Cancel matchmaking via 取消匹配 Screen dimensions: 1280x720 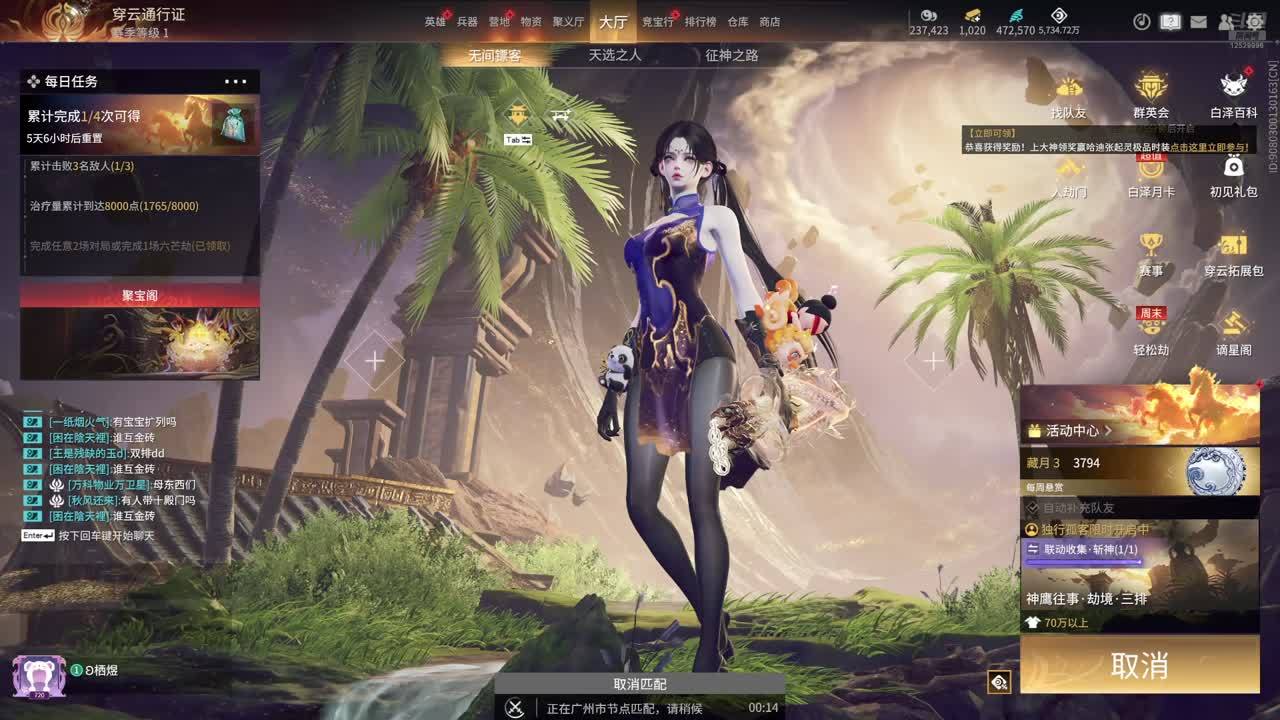click(640, 684)
